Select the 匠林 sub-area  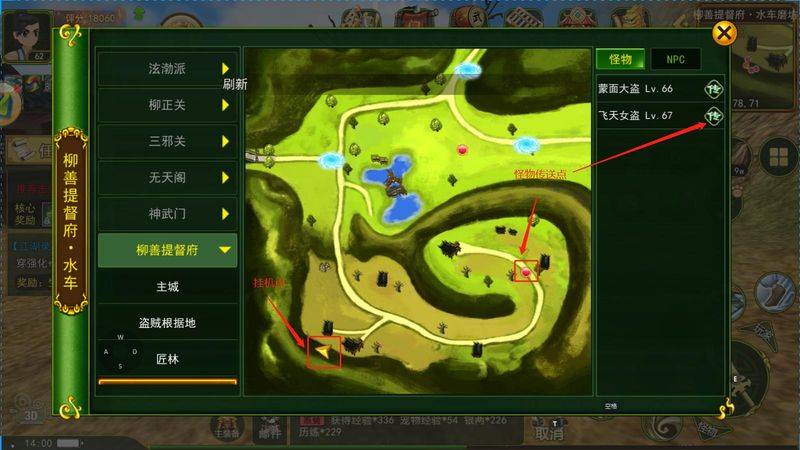168,358
